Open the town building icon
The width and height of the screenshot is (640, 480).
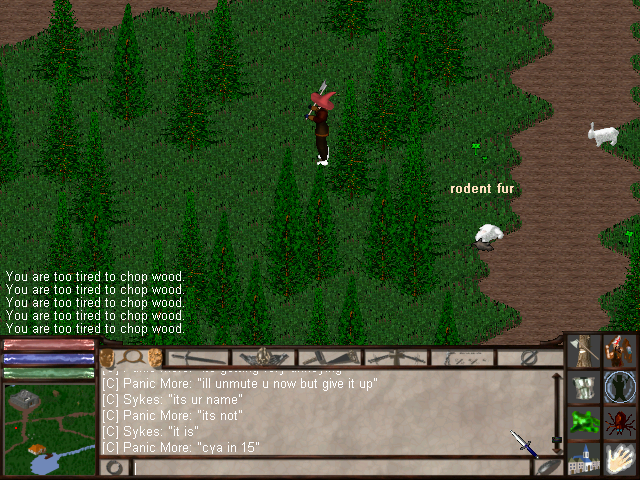click(585, 458)
